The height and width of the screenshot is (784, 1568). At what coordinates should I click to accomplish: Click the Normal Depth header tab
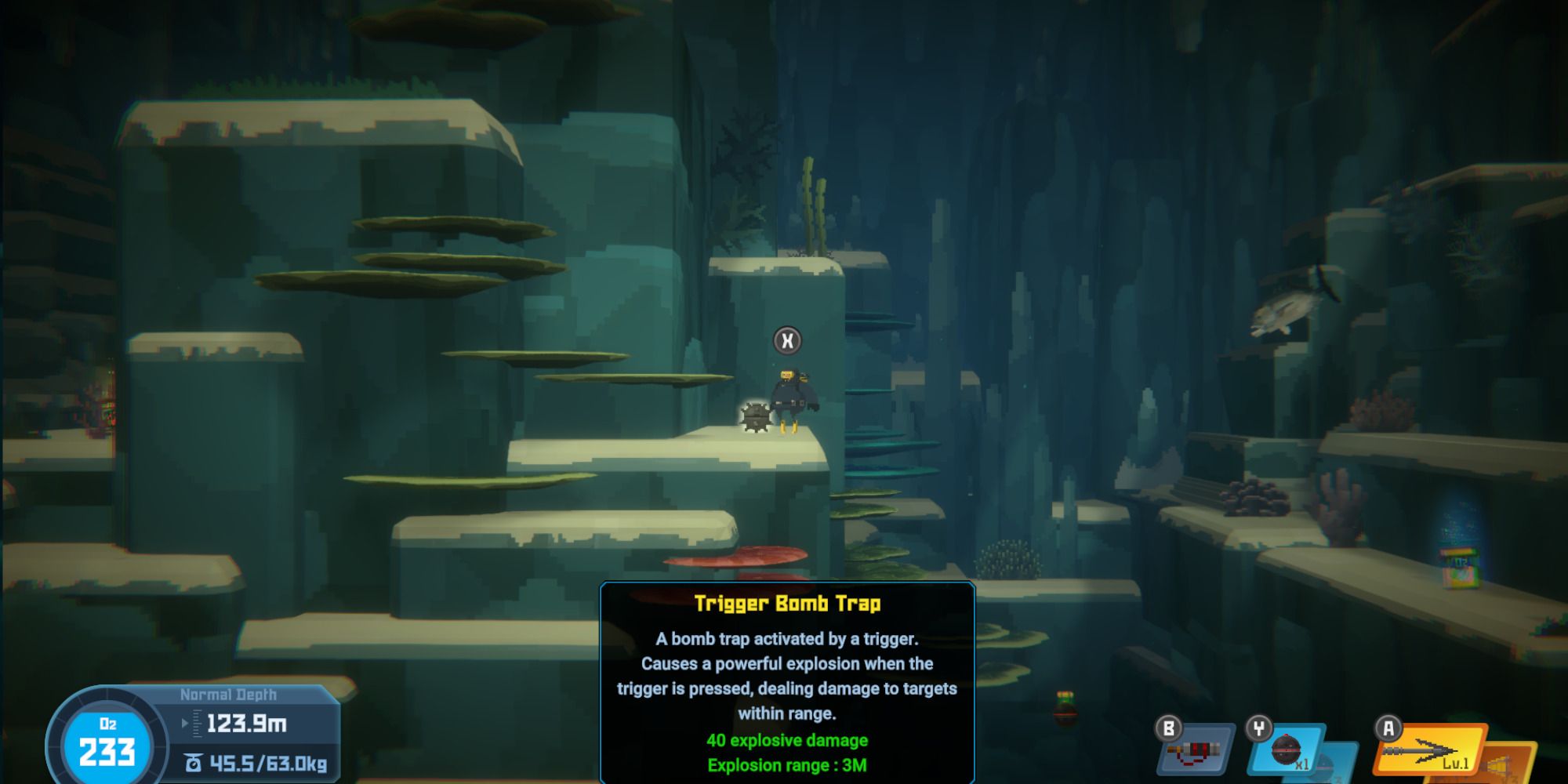coord(230,695)
